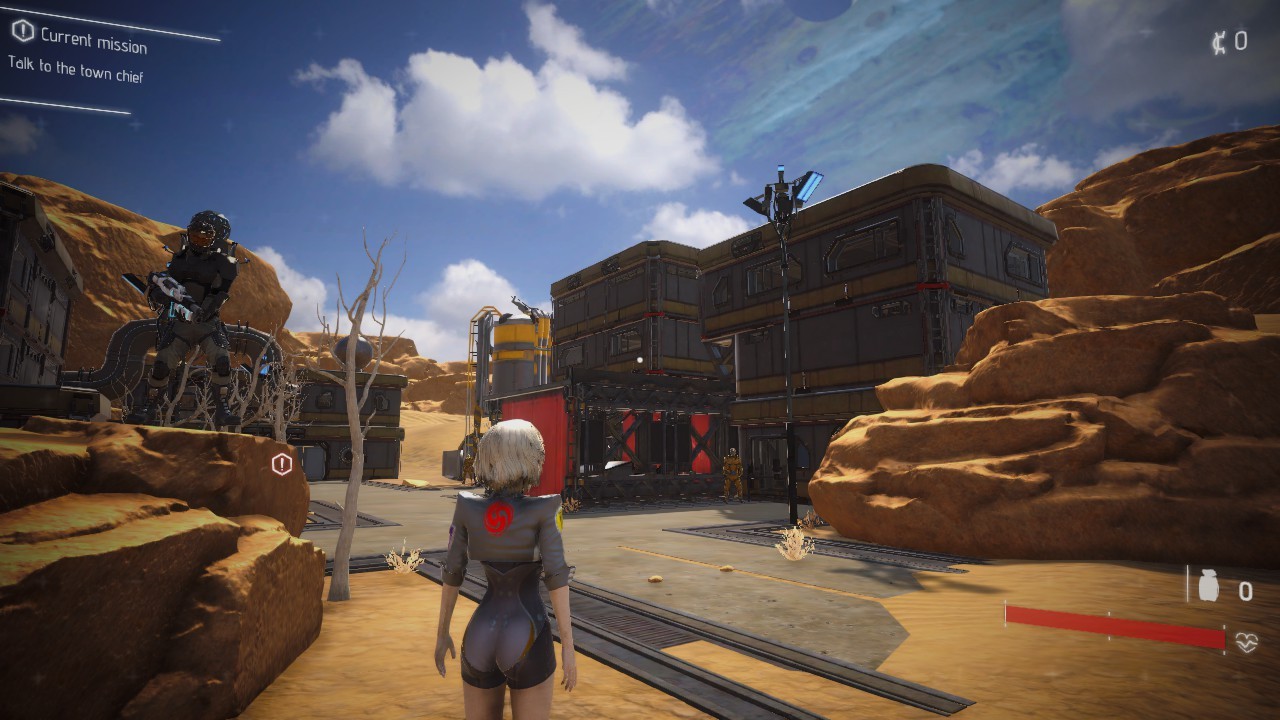Open the Current mission tracker

pyautogui.click(x=93, y=39)
